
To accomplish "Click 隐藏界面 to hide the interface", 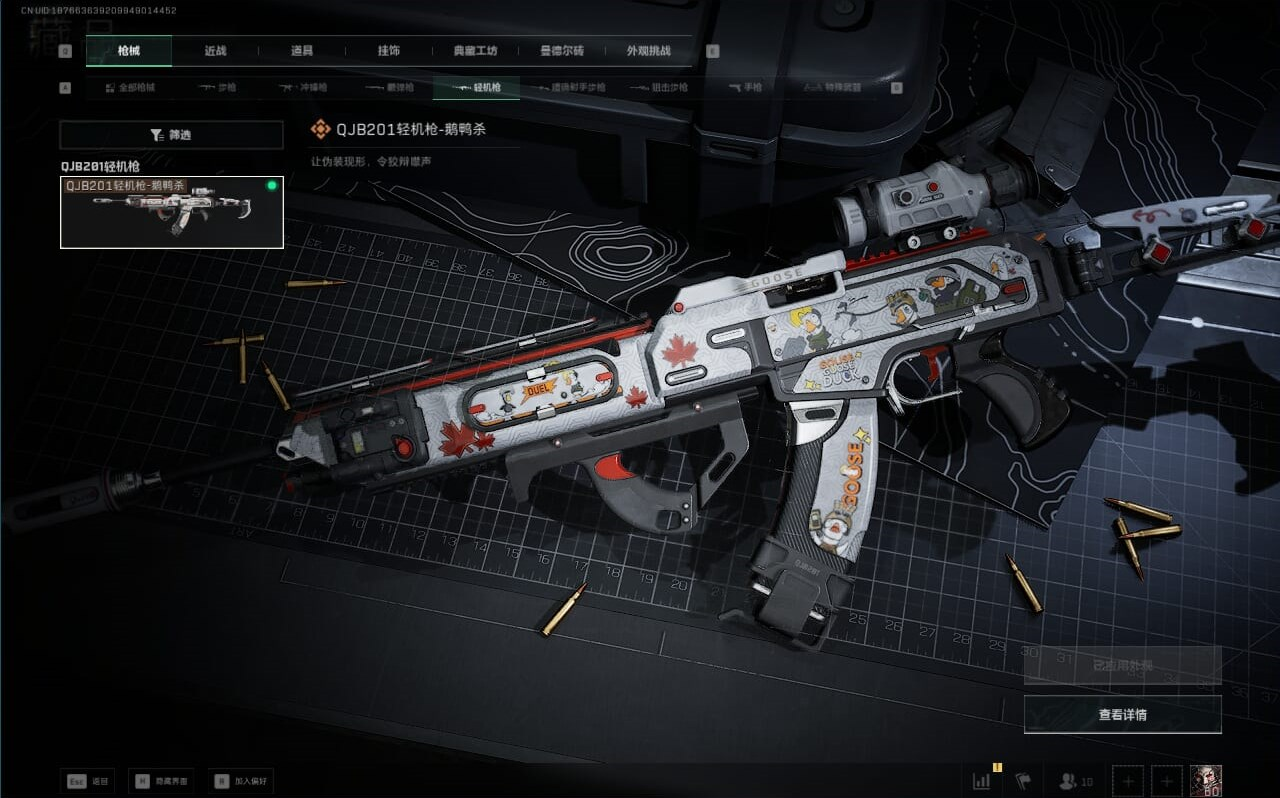I will tap(161, 781).
